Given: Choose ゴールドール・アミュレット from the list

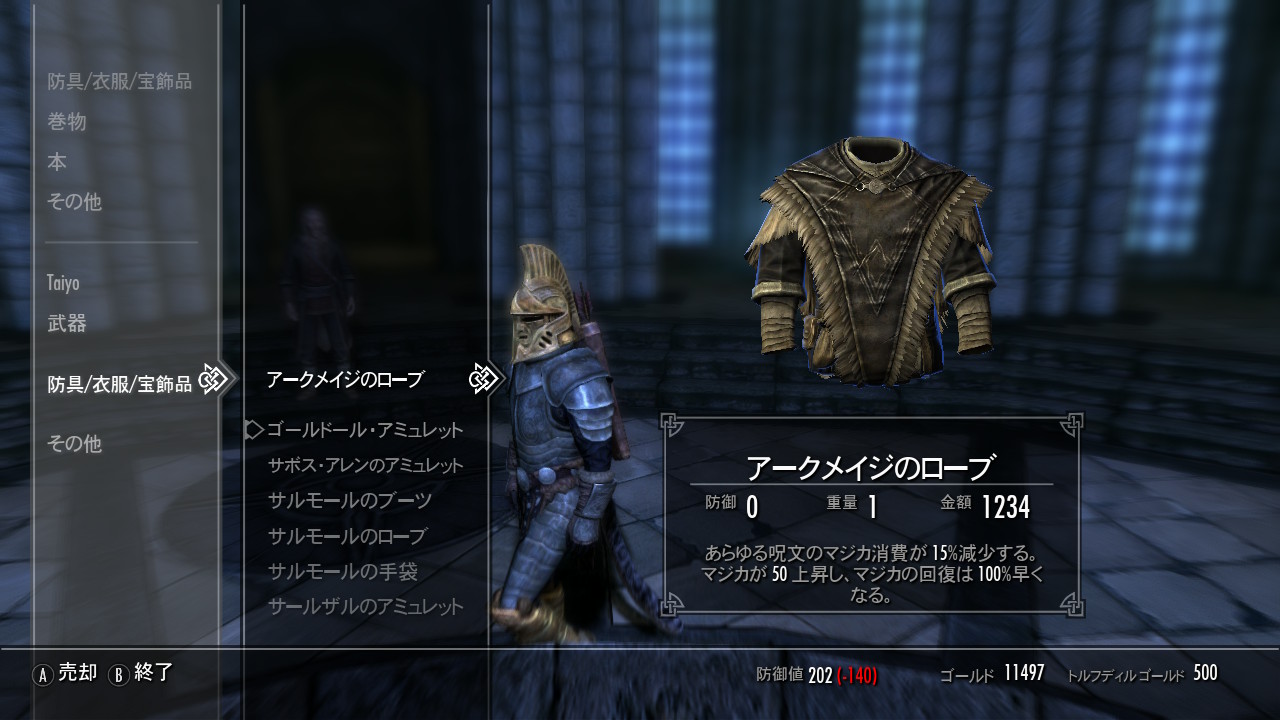Looking at the screenshot, I should (x=365, y=430).
